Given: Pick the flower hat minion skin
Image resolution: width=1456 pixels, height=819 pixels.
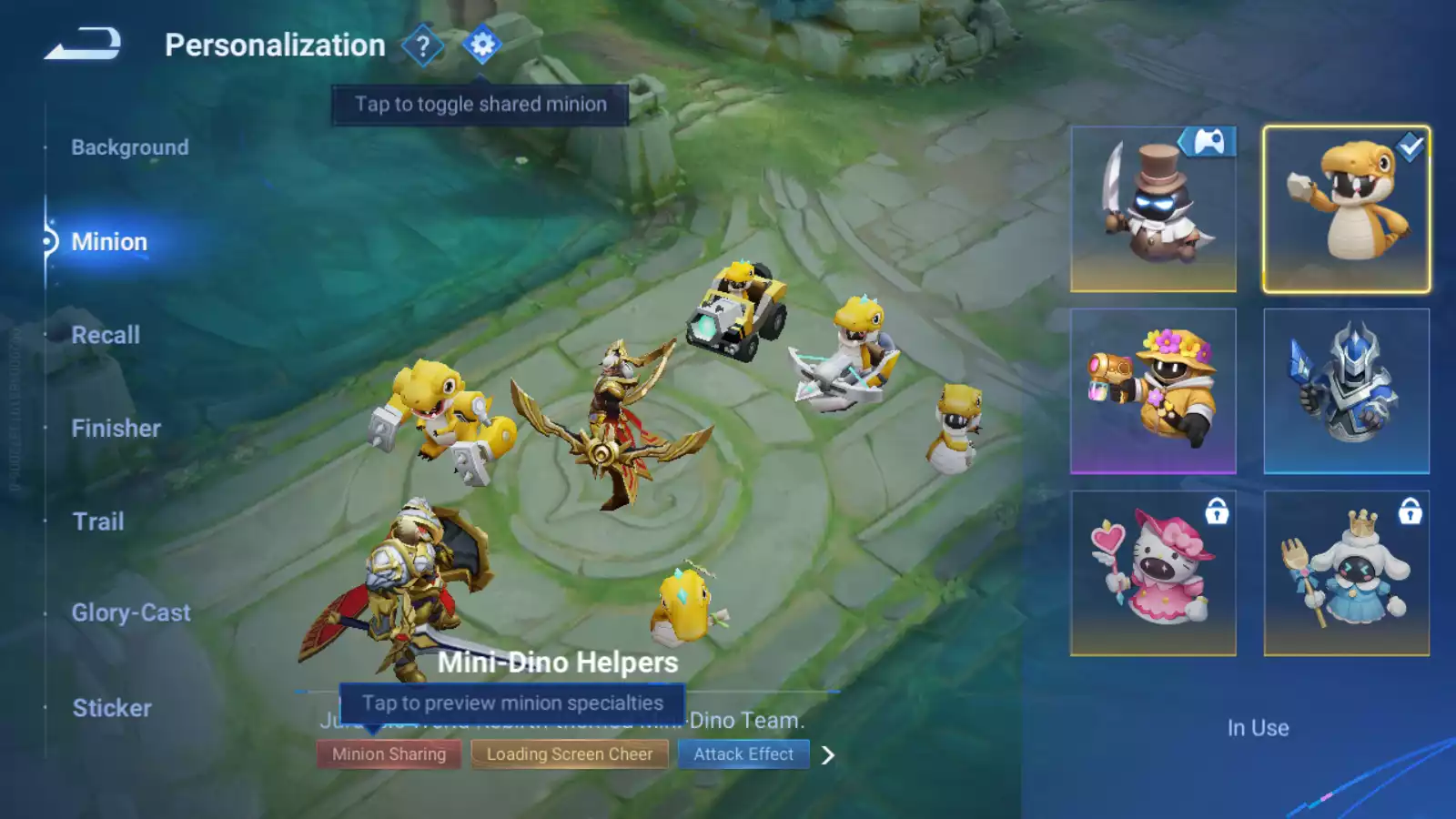Looking at the screenshot, I should pos(1153,391).
